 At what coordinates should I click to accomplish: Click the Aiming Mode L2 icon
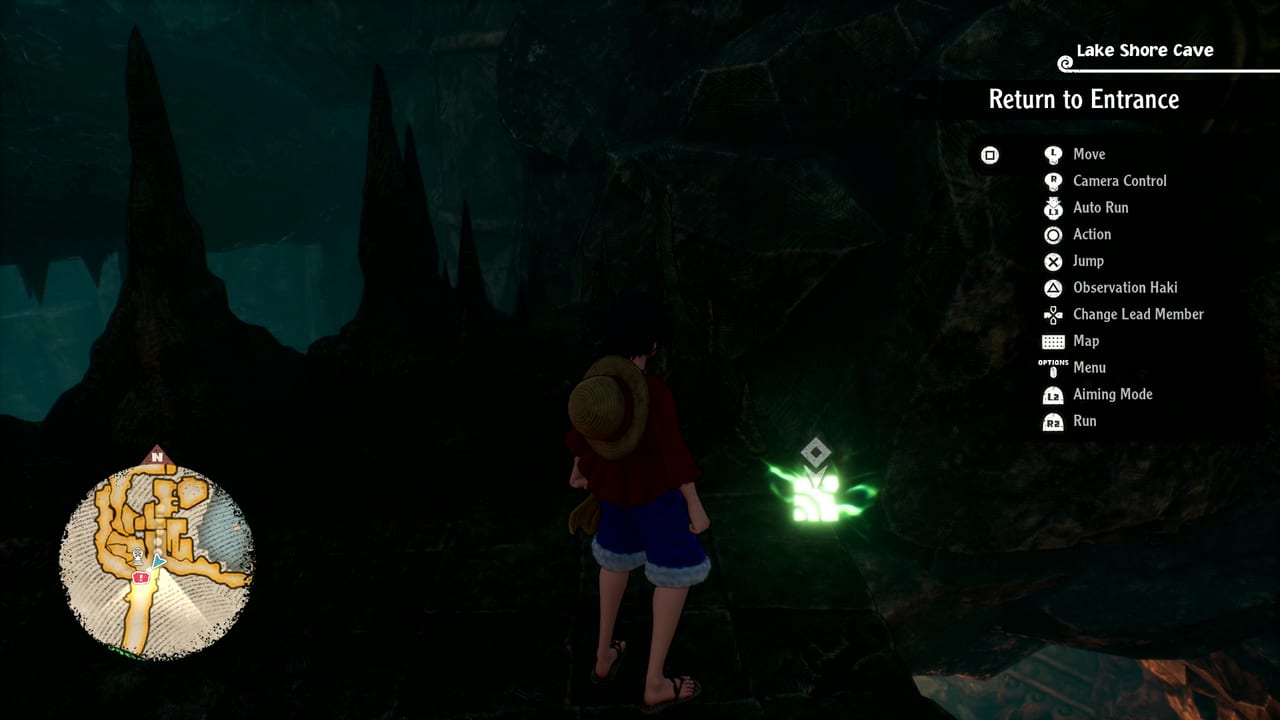pyautogui.click(x=1053, y=394)
